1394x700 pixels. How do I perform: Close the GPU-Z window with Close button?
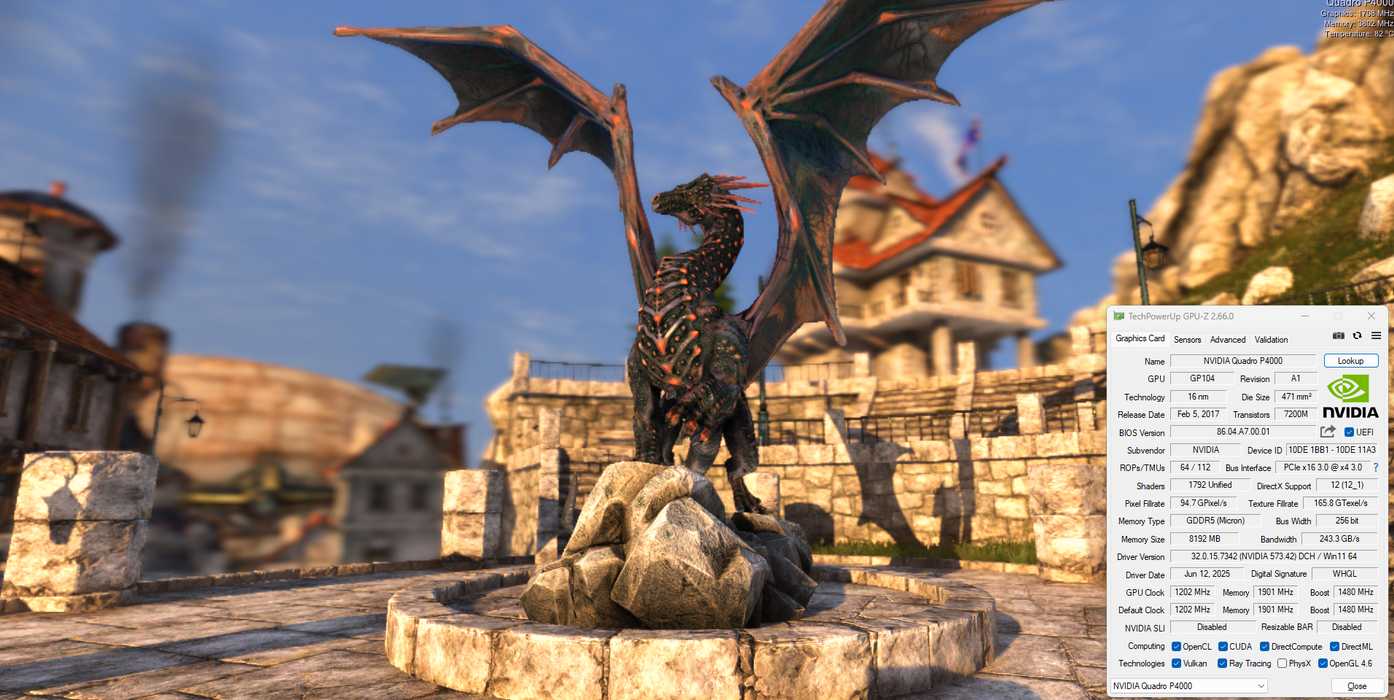1357,686
